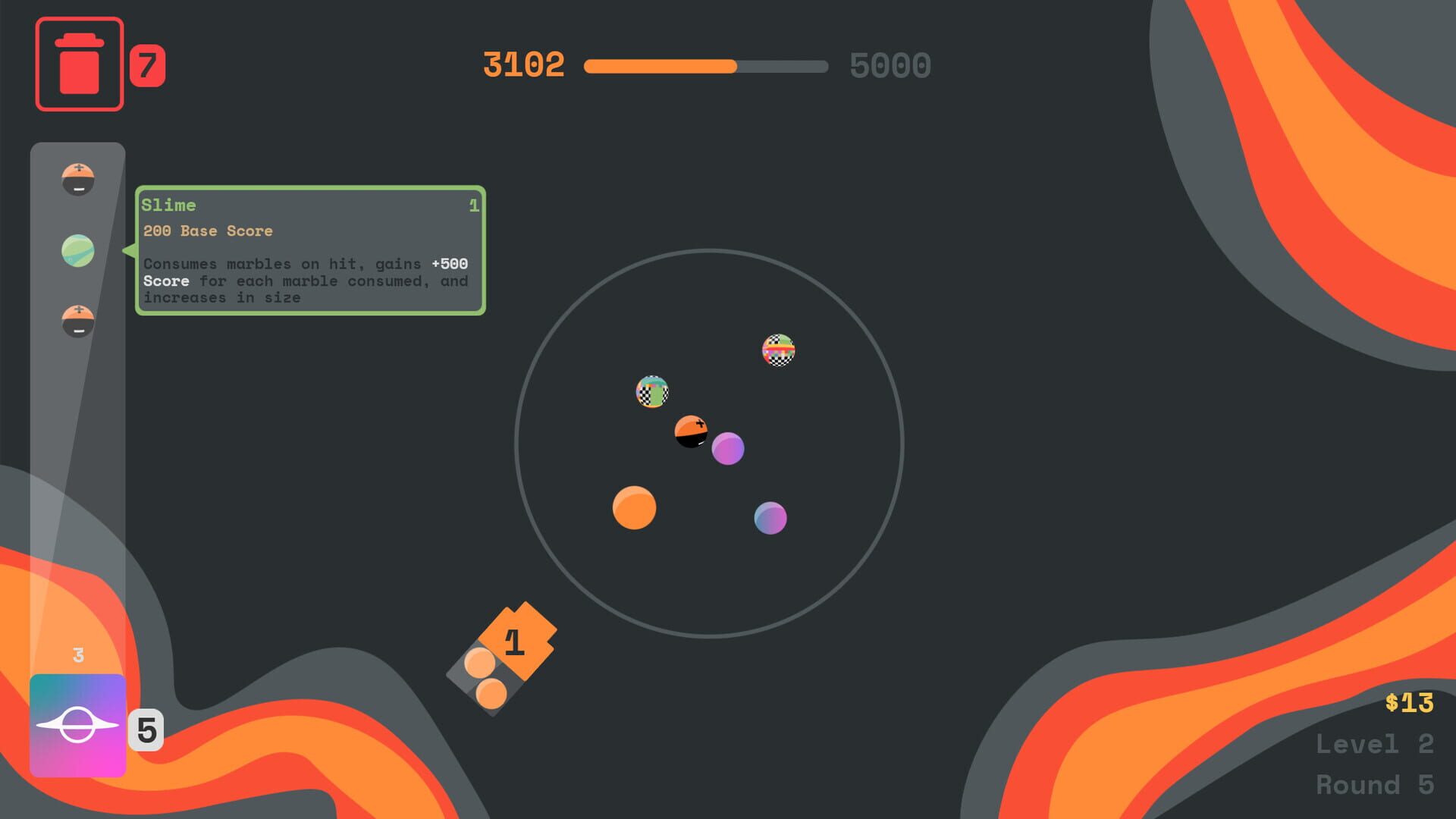Expand the marble queue sidebar
The width and height of the screenshot is (1456, 819).
click(77, 417)
